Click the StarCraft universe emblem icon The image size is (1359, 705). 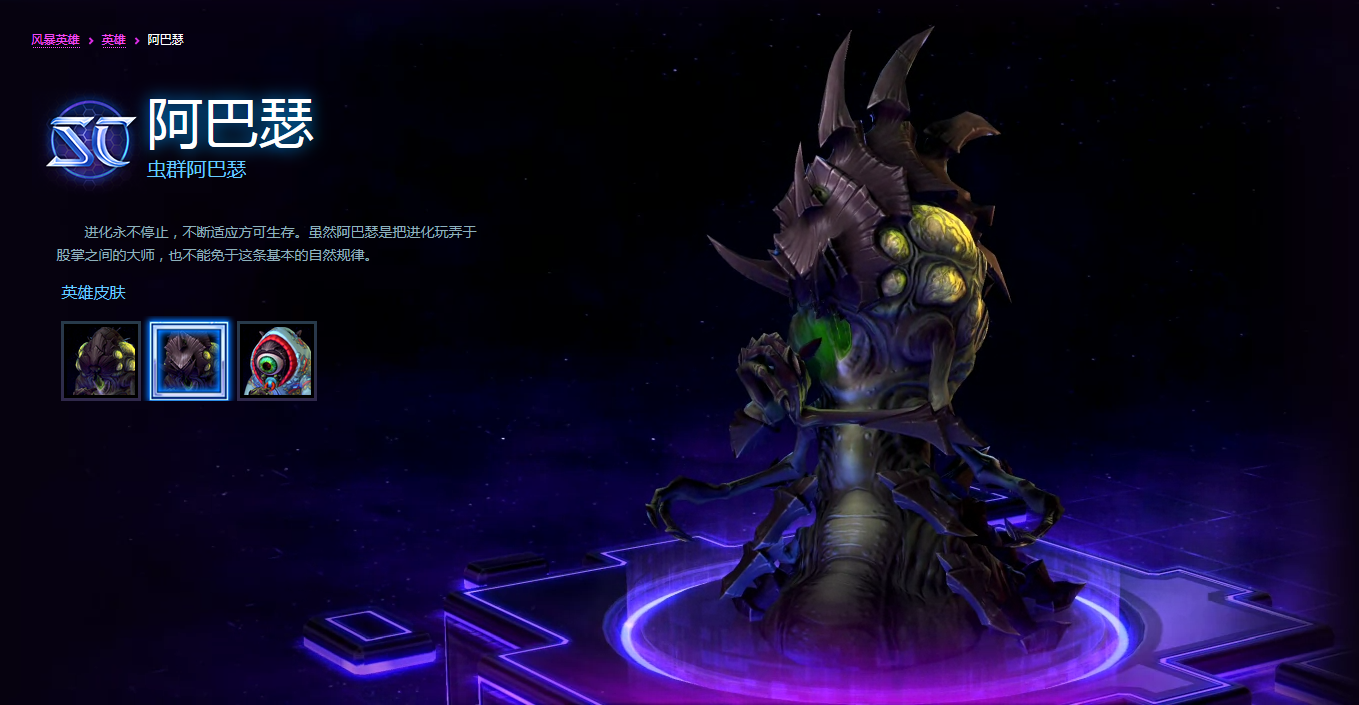tap(91, 139)
